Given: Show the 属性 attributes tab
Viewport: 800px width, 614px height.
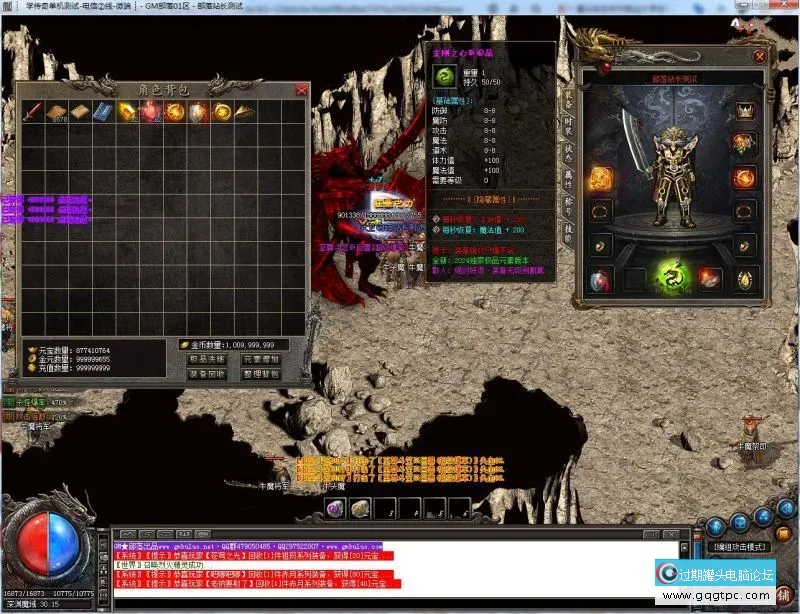Looking at the screenshot, I should (x=569, y=180).
